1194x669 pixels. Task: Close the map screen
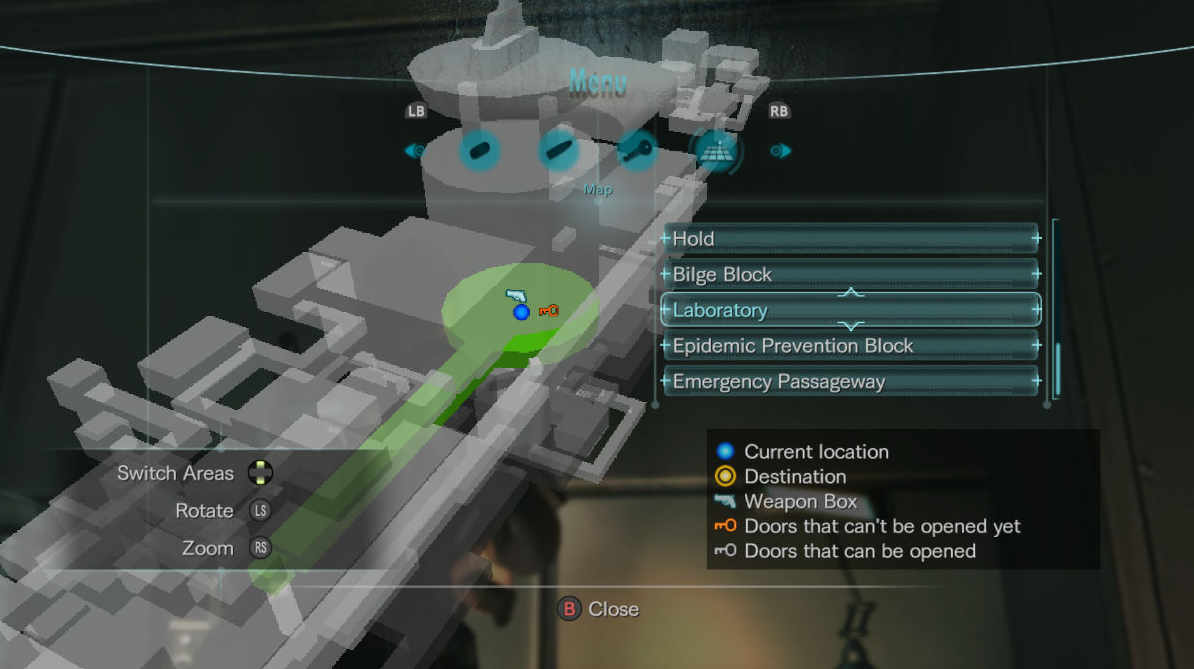[598, 609]
